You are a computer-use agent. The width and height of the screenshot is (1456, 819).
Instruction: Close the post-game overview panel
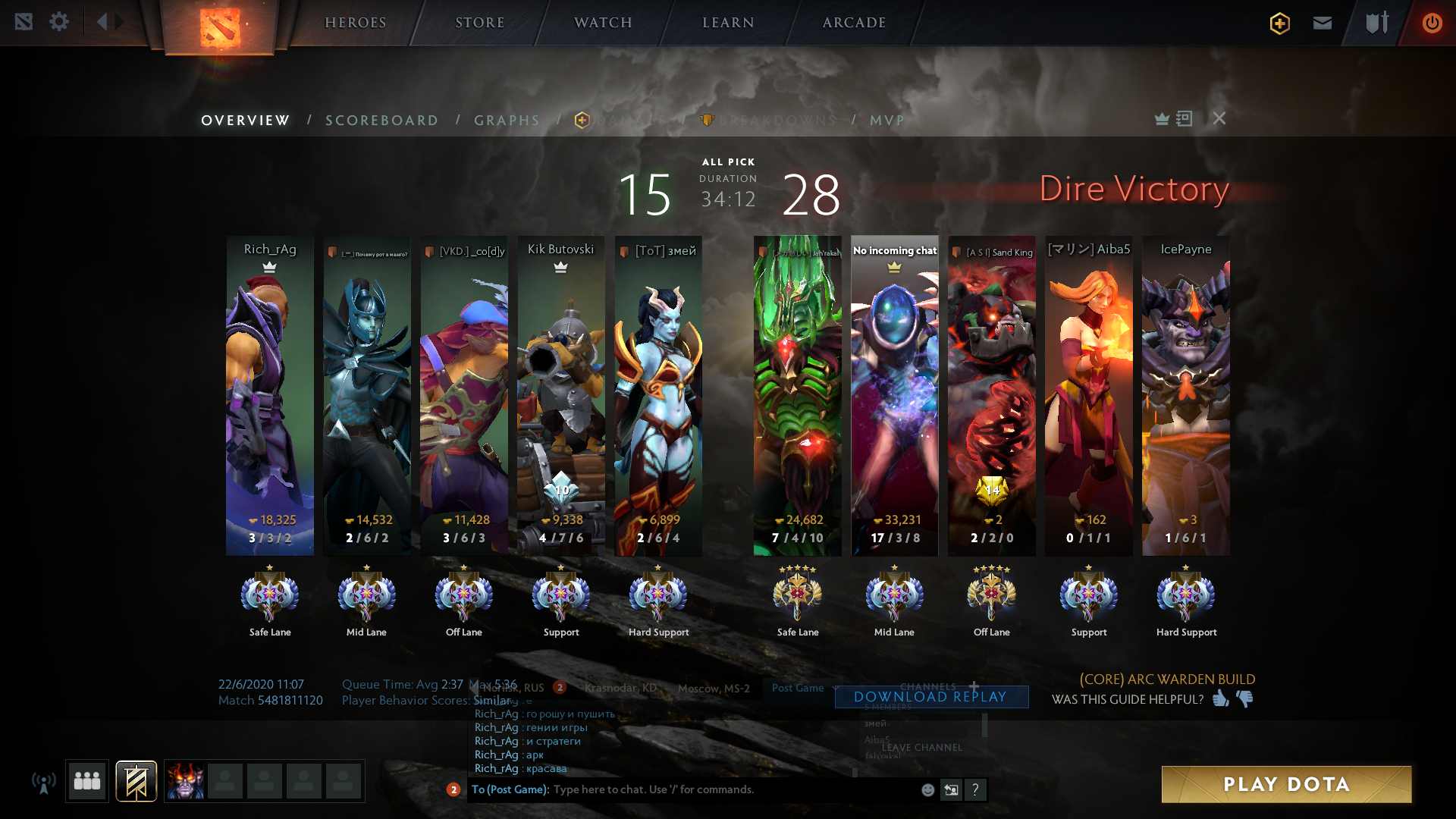[x=1219, y=118]
